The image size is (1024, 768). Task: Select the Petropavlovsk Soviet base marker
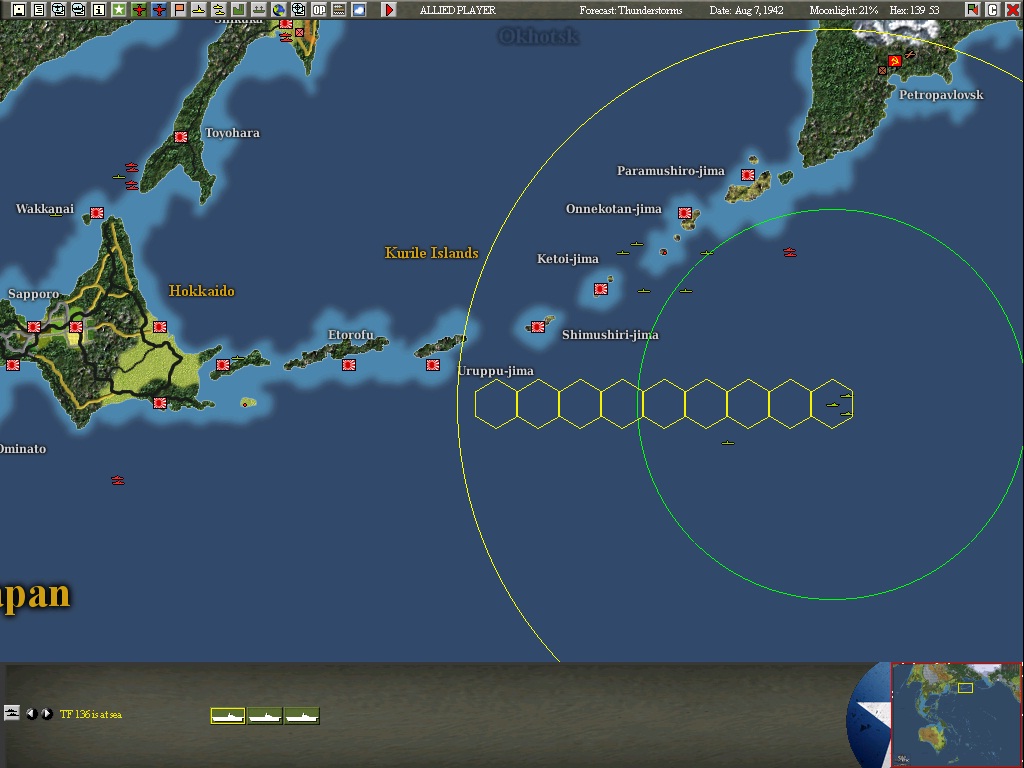896,61
